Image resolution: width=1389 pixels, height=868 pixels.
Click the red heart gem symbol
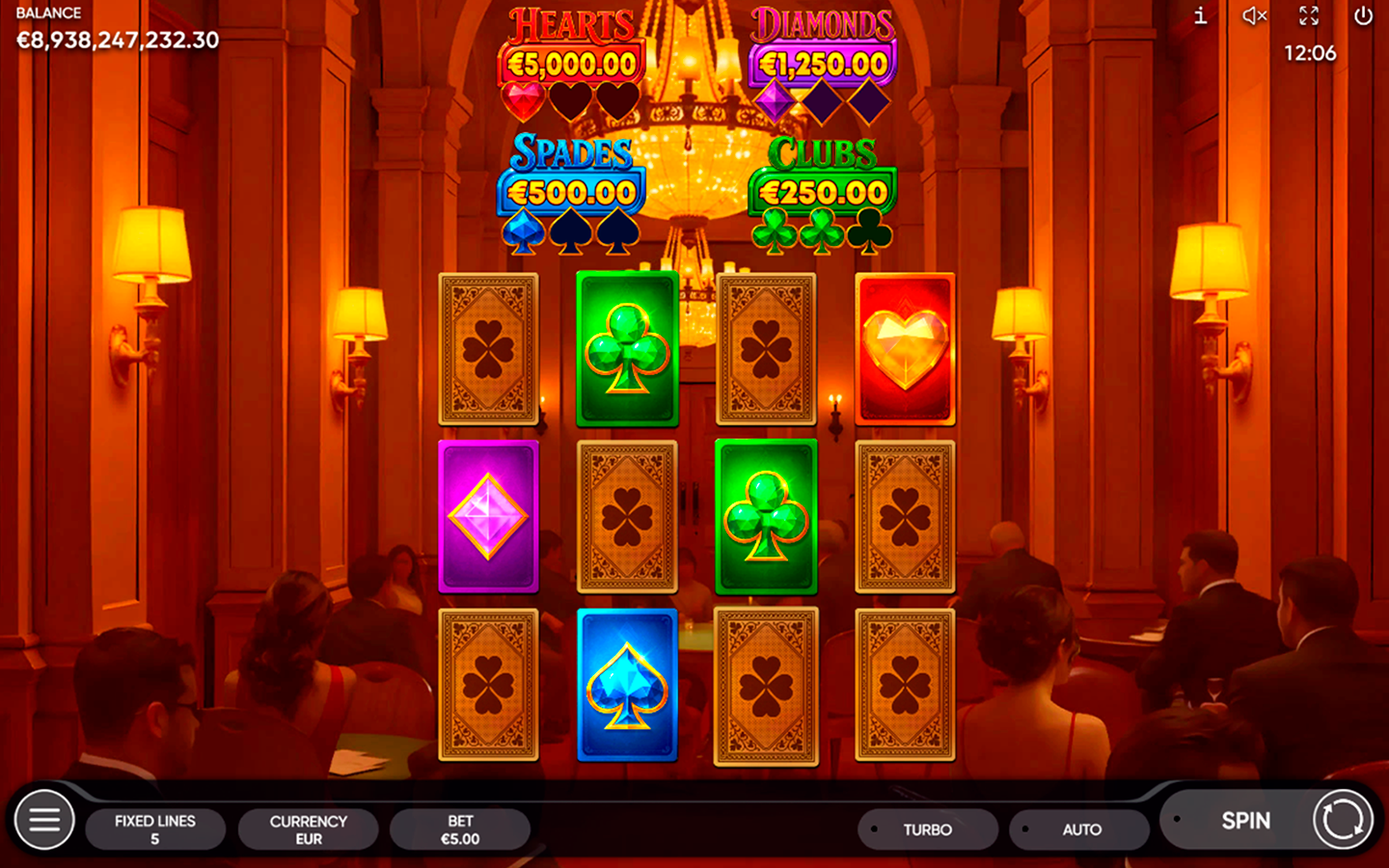click(x=906, y=349)
